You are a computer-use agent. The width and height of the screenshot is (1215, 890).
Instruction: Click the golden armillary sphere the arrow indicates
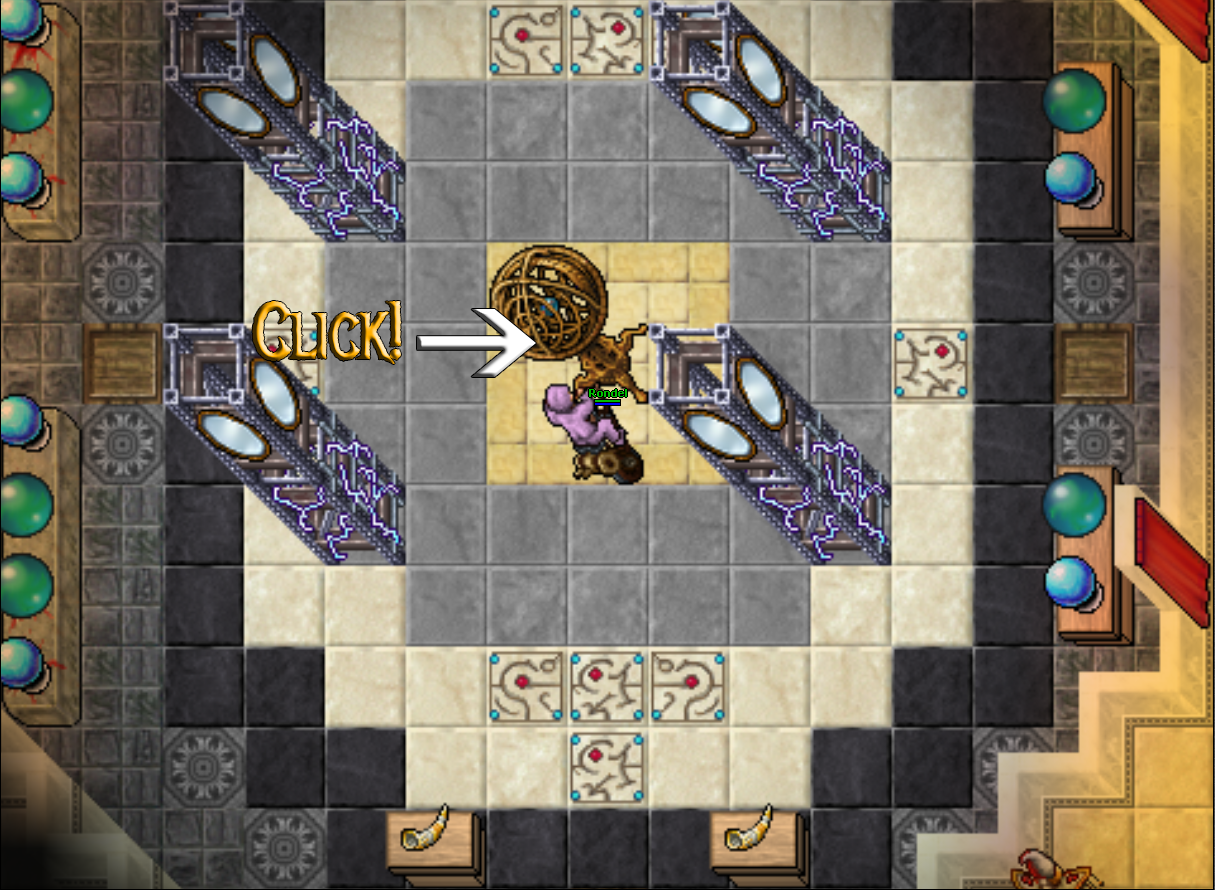547,302
